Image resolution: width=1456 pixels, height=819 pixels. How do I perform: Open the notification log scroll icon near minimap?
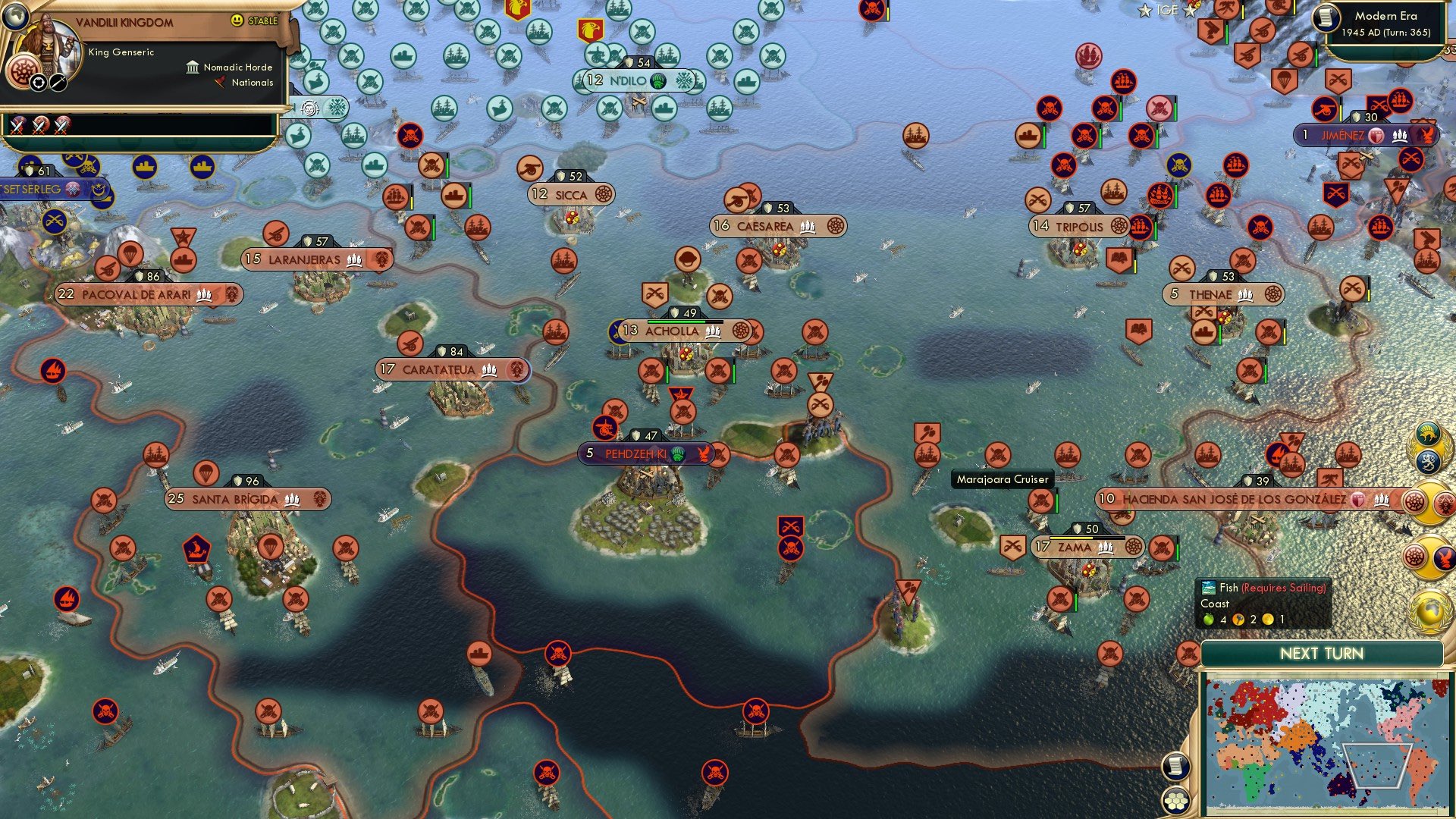tap(1175, 766)
